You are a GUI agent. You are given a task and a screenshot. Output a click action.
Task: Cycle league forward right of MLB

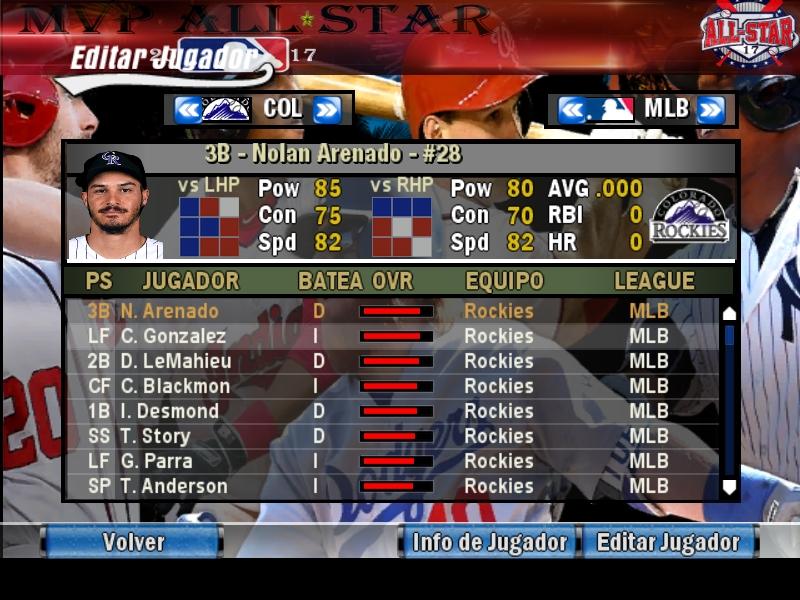(x=710, y=109)
